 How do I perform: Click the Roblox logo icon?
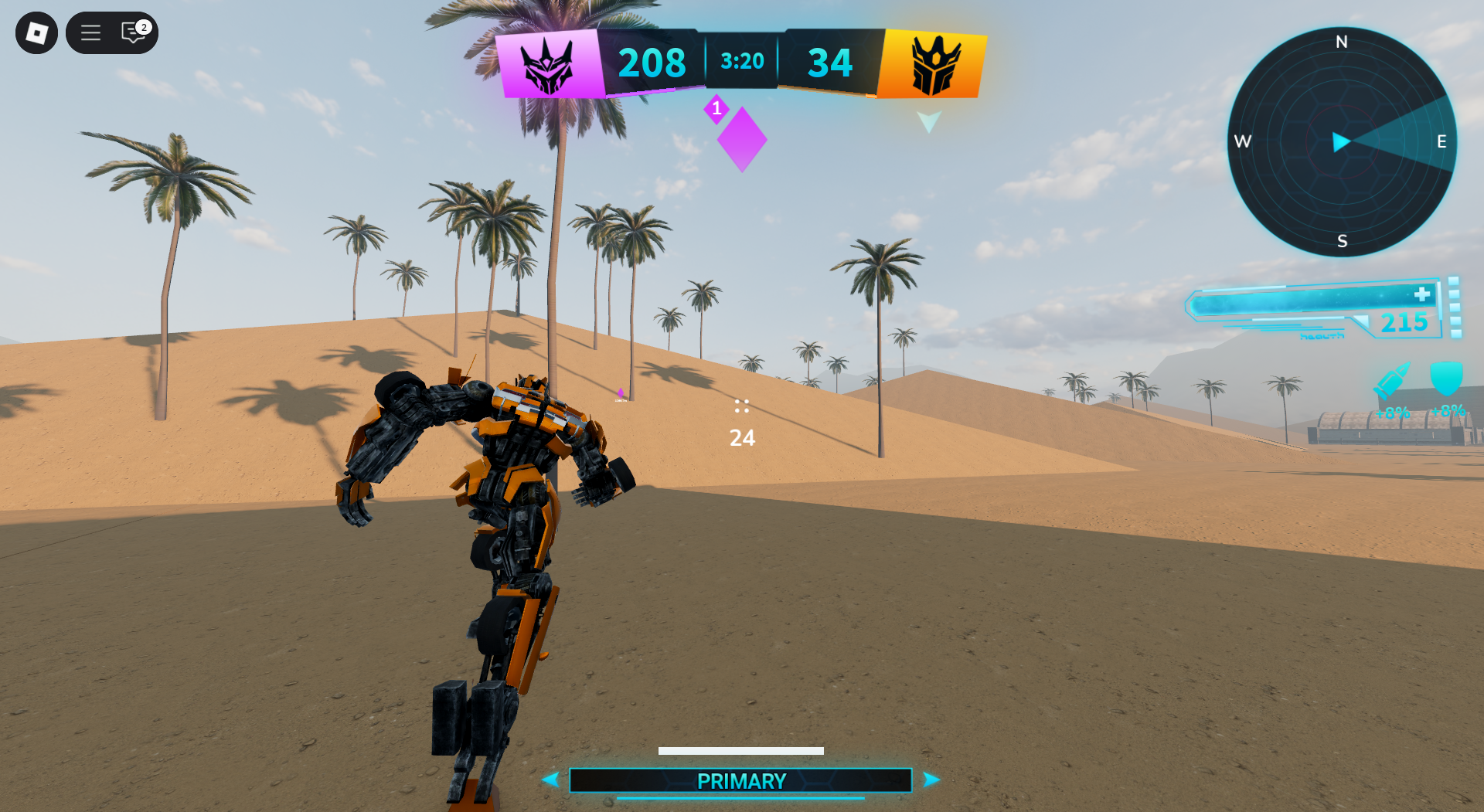click(x=36, y=33)
